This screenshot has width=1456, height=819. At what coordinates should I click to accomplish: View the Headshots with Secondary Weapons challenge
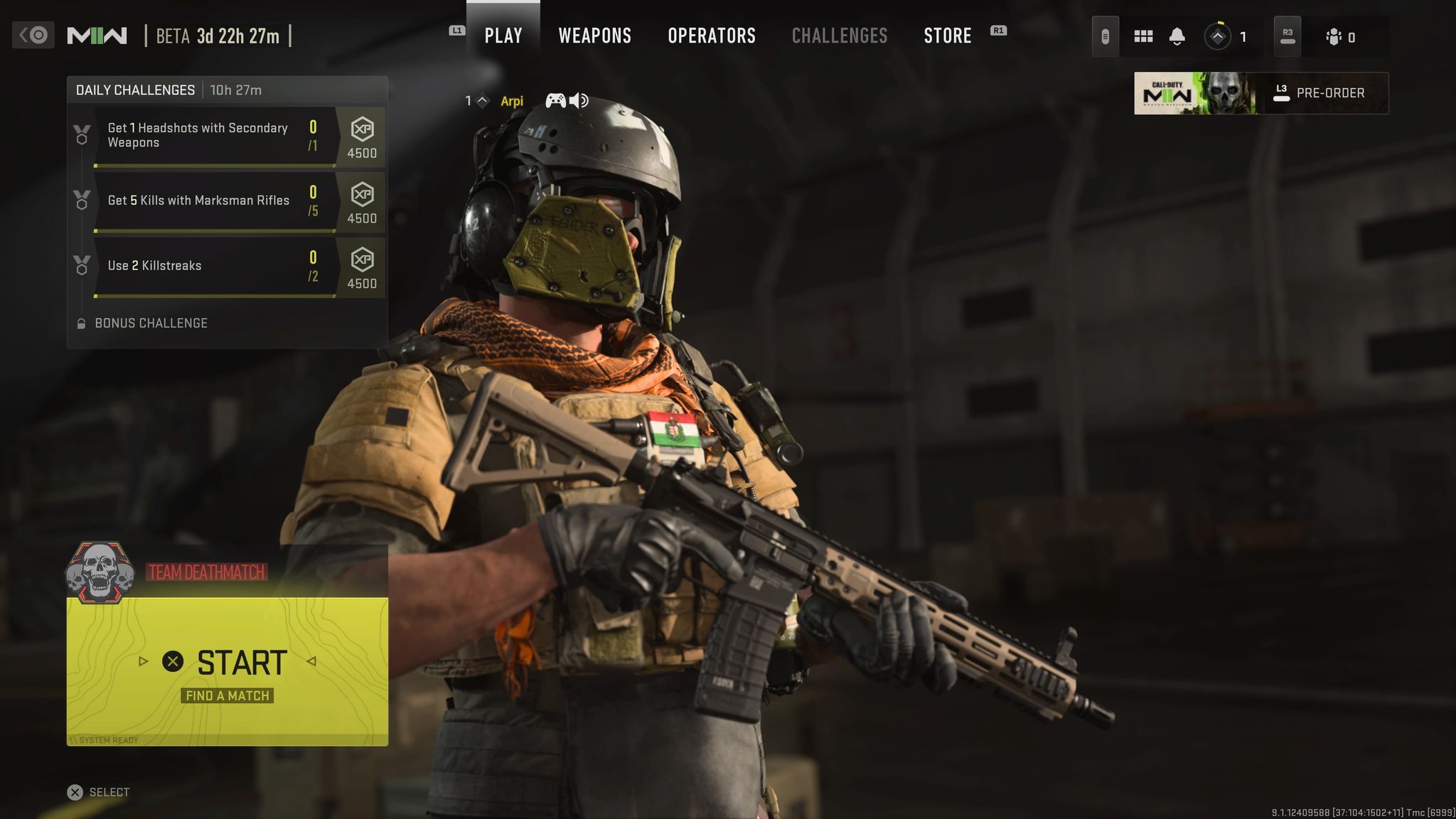[x=213, y=136]
